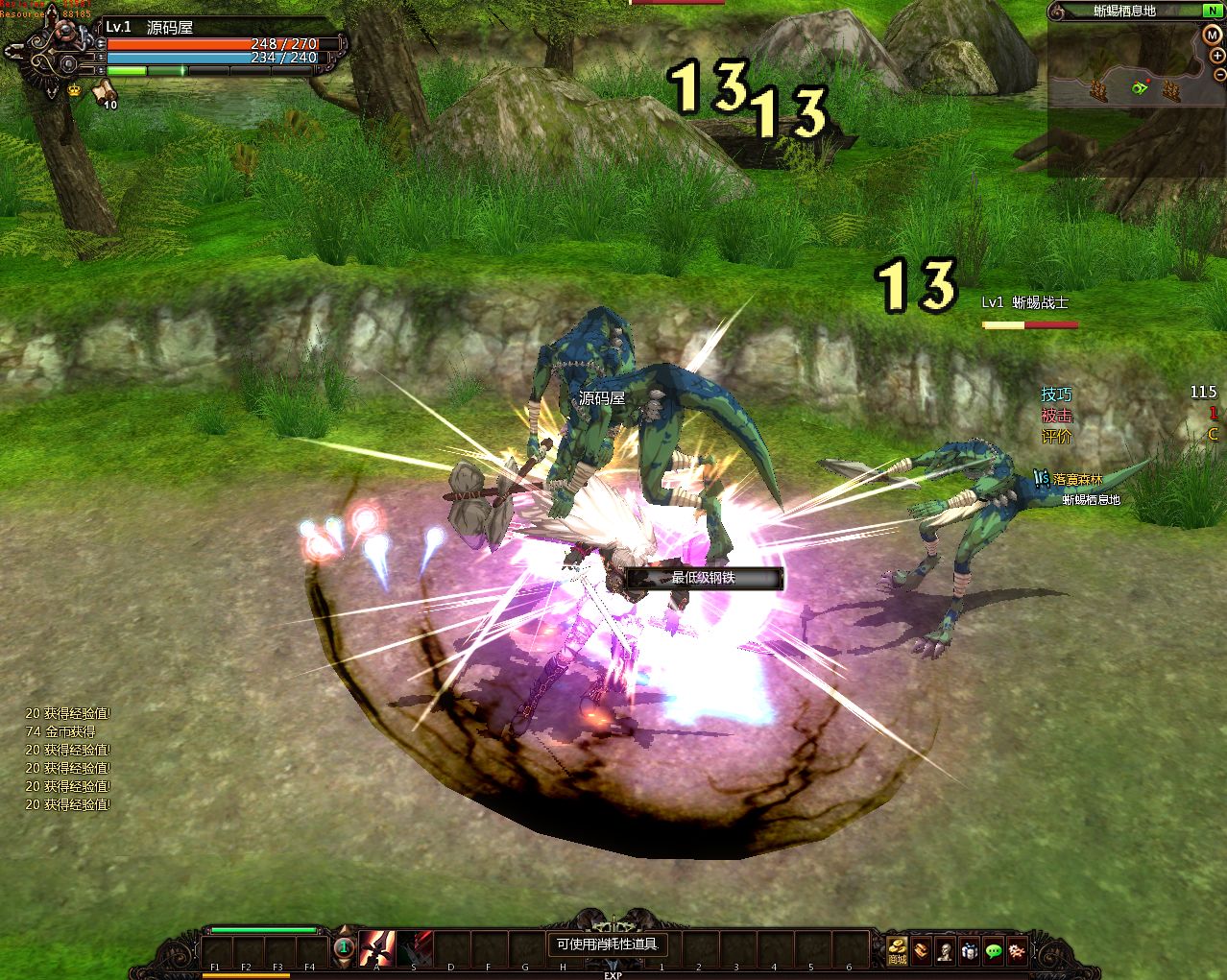Click the minimap's M button

click(x=1212, y=36)
